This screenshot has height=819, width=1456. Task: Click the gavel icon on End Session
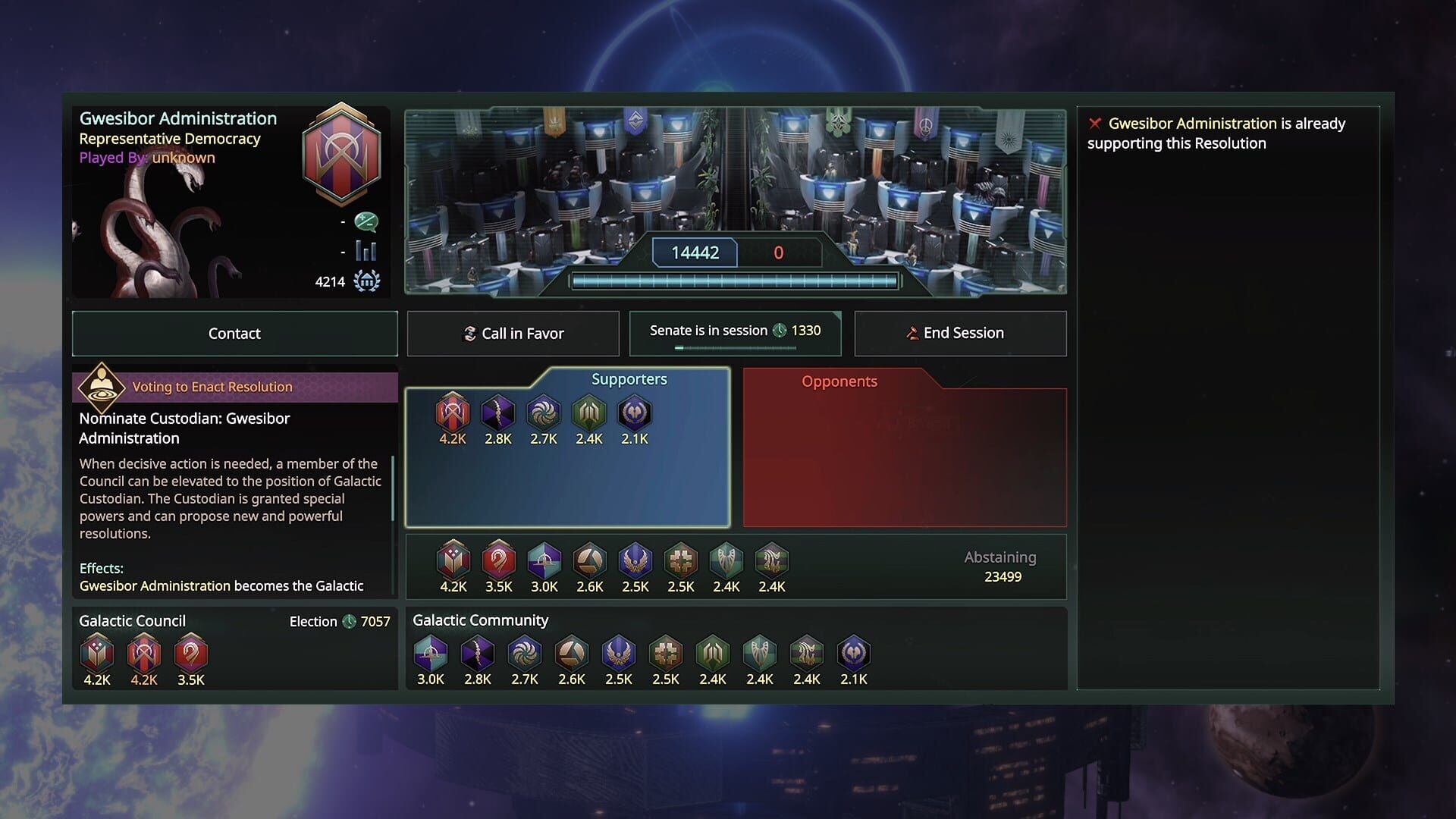tap(912, 333)
